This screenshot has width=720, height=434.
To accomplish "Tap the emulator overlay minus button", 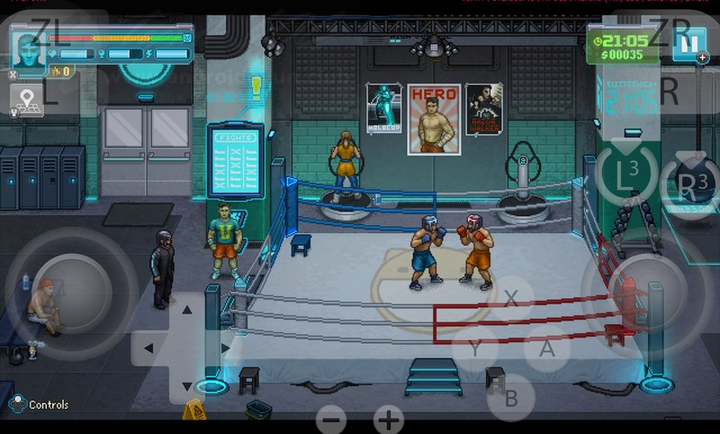I will point(332,419).
